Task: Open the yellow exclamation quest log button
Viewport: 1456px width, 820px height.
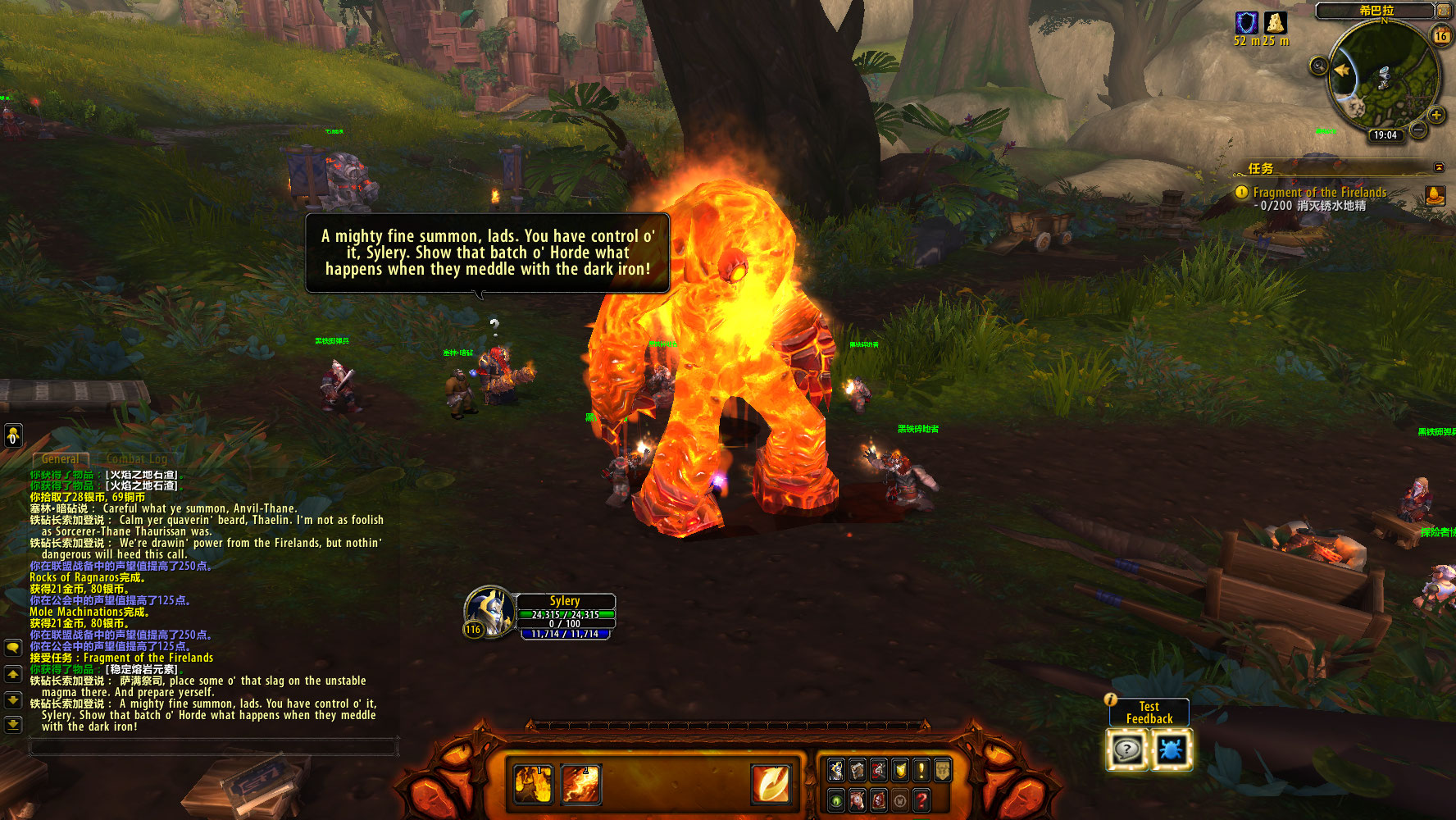Action: [921, 770]
